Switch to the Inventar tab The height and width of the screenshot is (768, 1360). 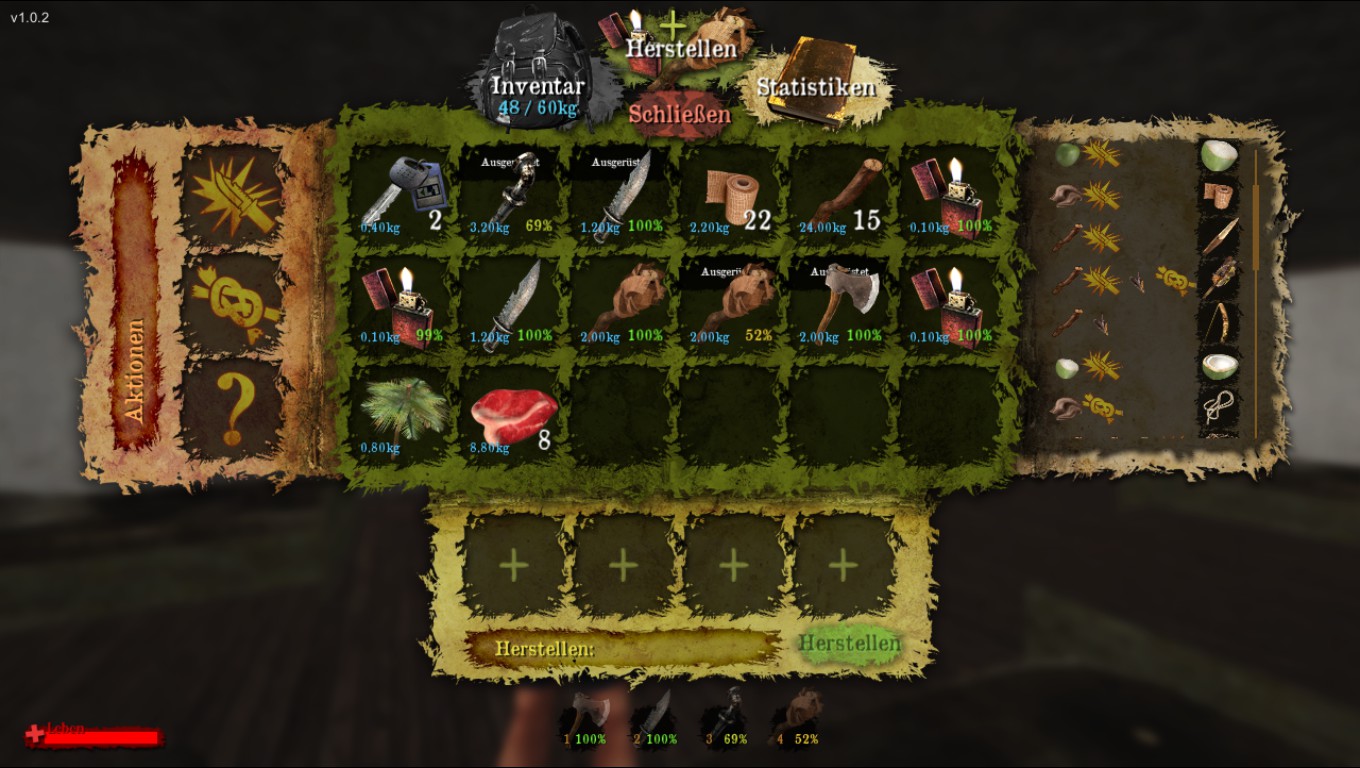(x=537, y=88)
